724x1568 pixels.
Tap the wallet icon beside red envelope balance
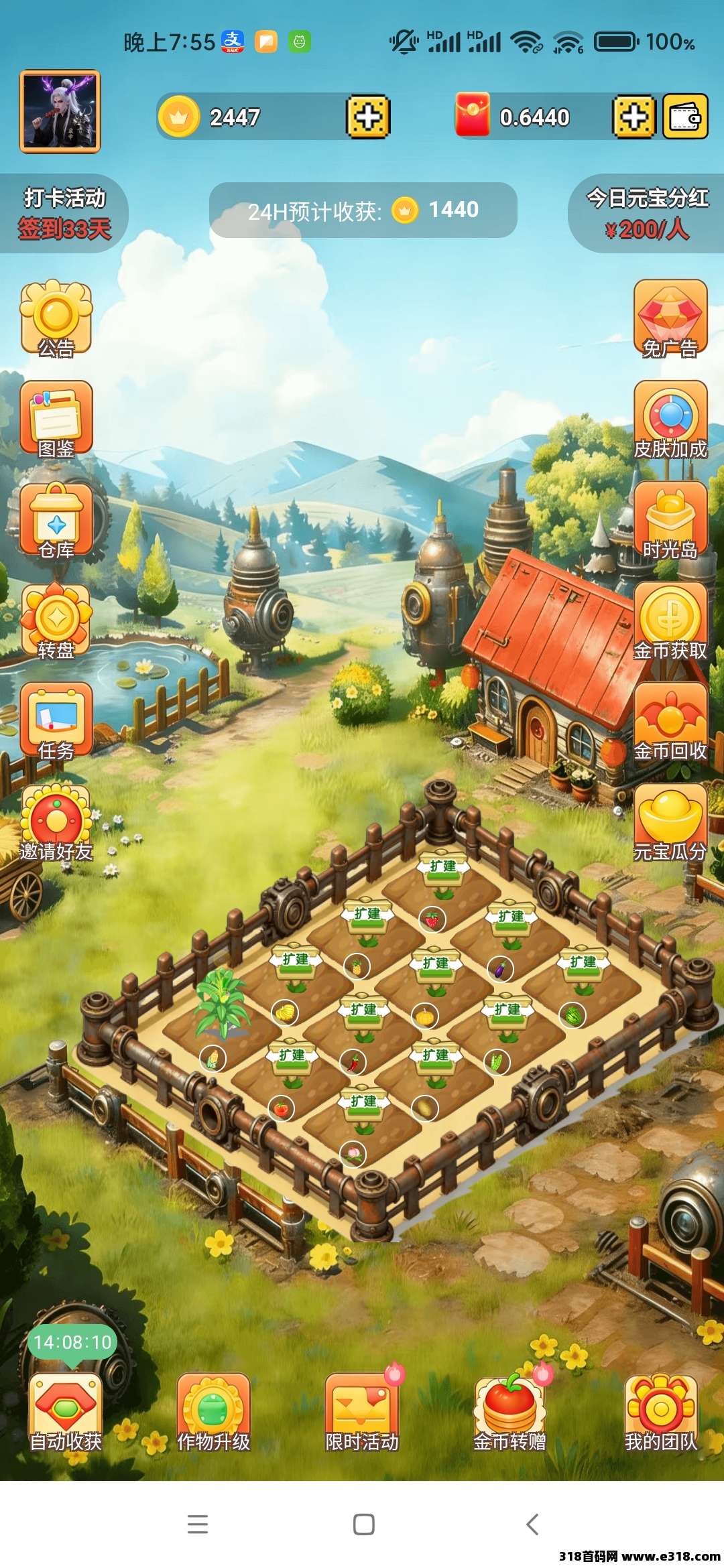(x=684, y=117)
